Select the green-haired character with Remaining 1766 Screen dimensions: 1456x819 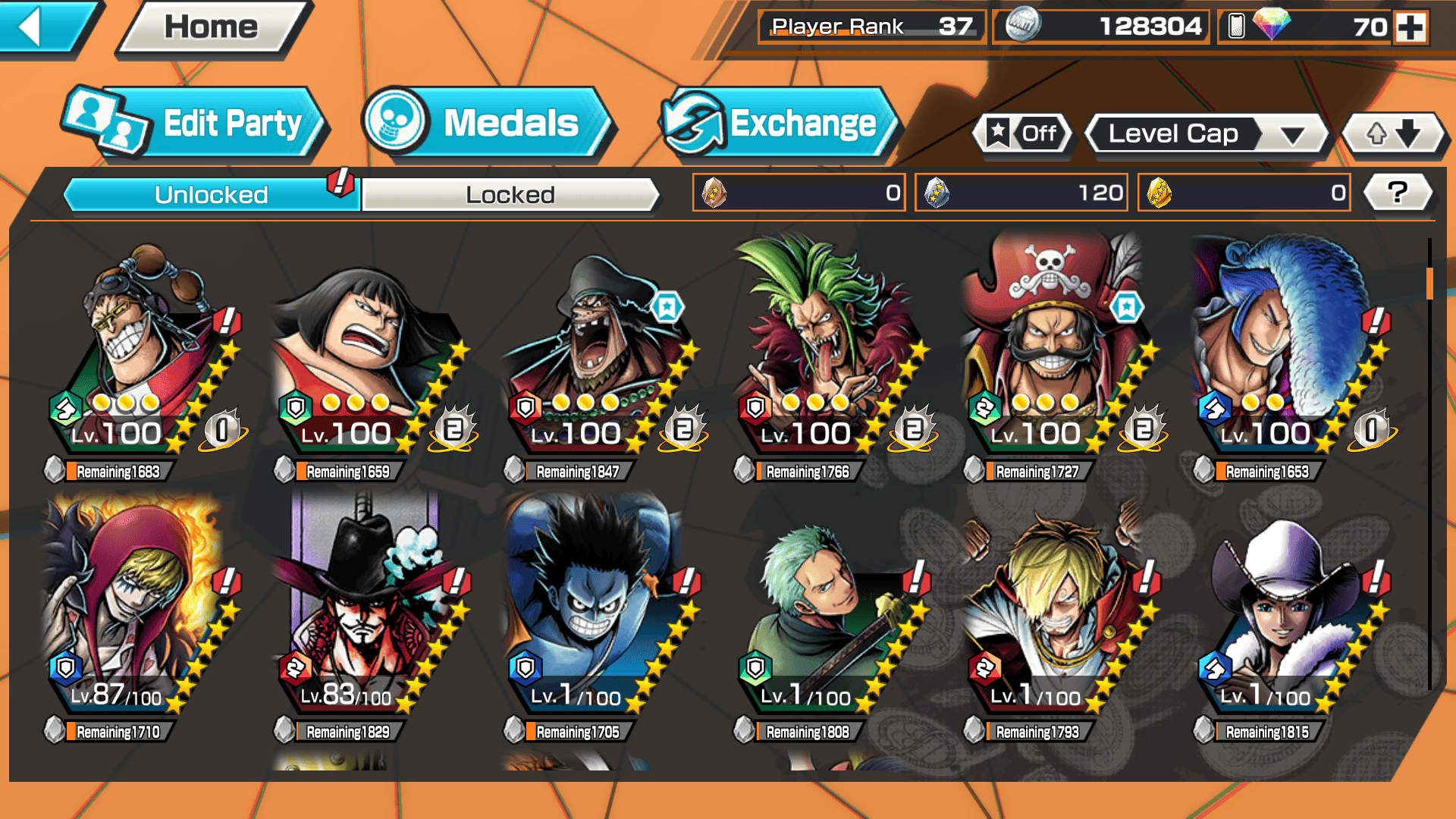point(830,356)
